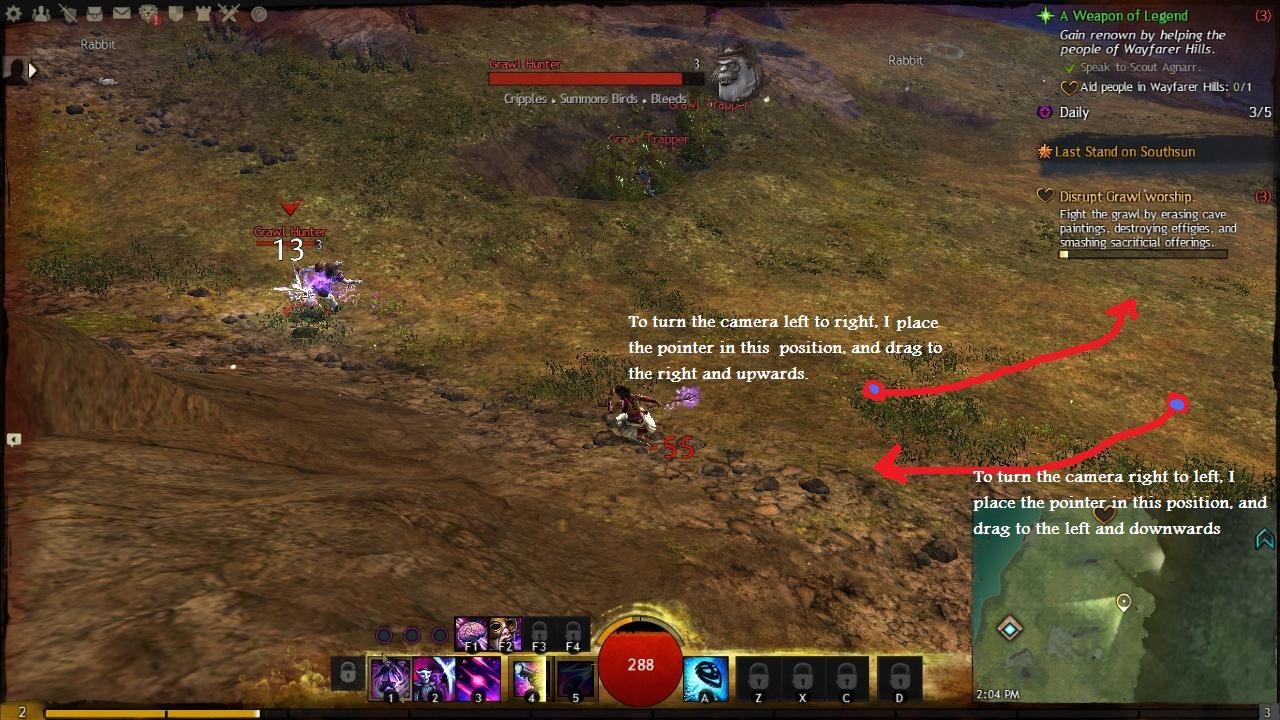Image resolution: width=1280 pixels, height=720 pixels.
Task: Activate the F2 masked face shatter skill
Action: coord(505,633)
